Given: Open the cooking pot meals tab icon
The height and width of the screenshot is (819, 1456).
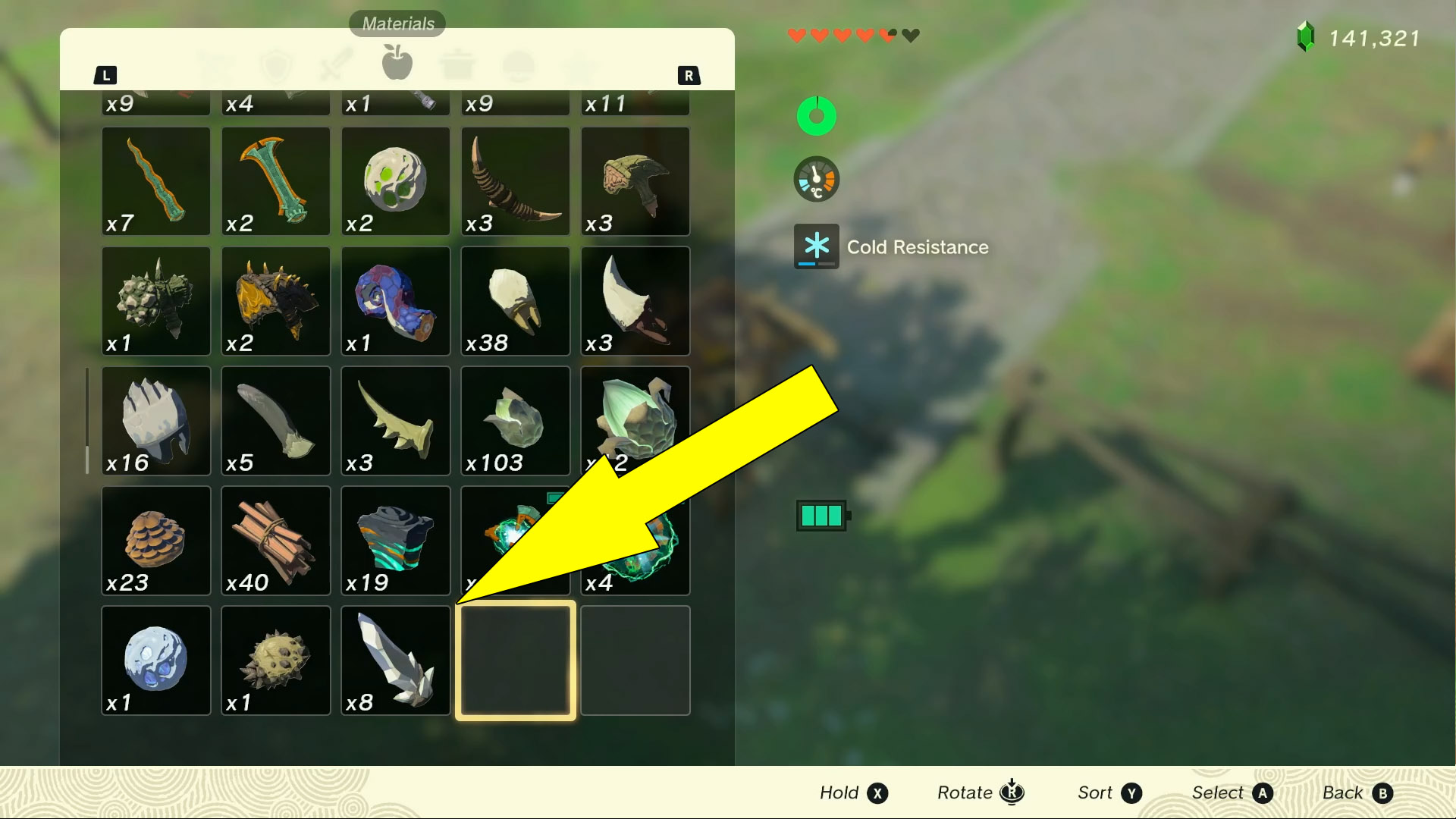Looking at the screenshot, I should [455, 64].
